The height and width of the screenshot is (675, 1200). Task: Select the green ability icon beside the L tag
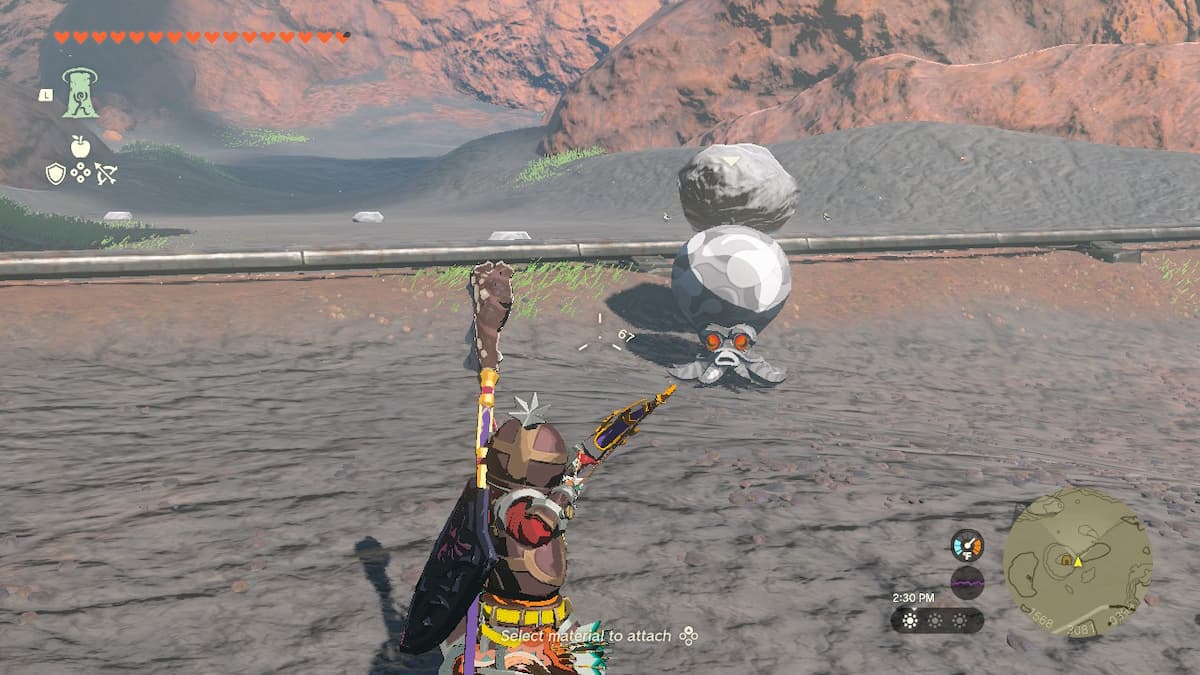coord(80,93)
